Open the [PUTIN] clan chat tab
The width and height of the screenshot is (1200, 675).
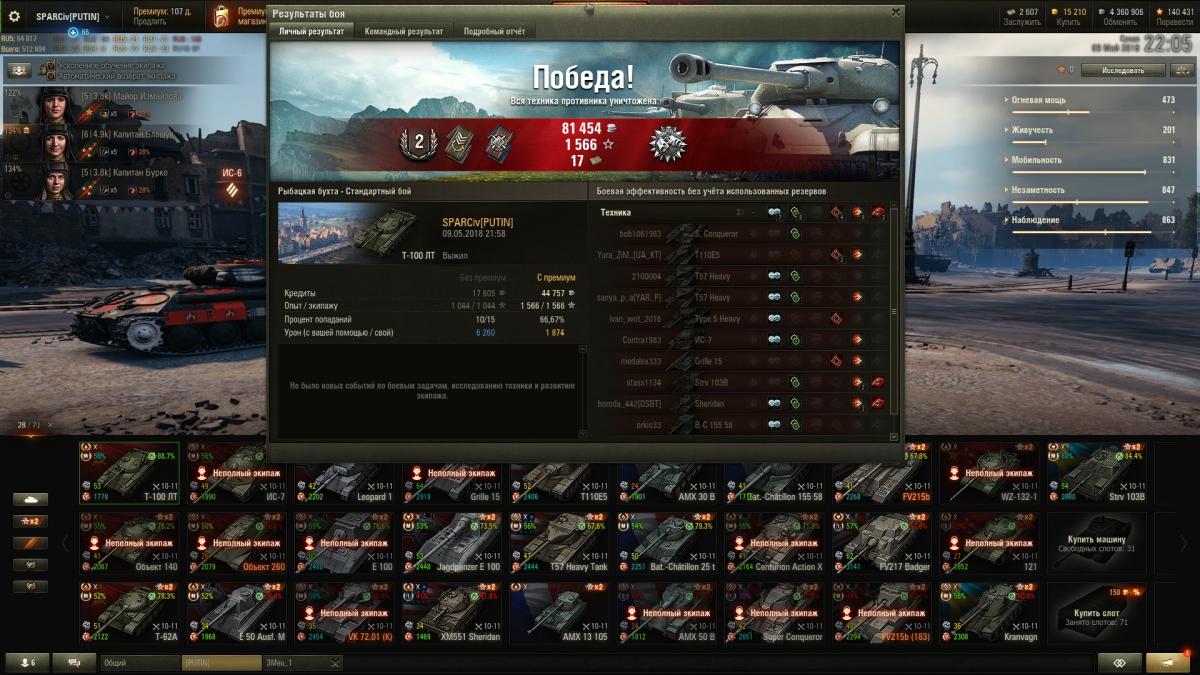220,663
